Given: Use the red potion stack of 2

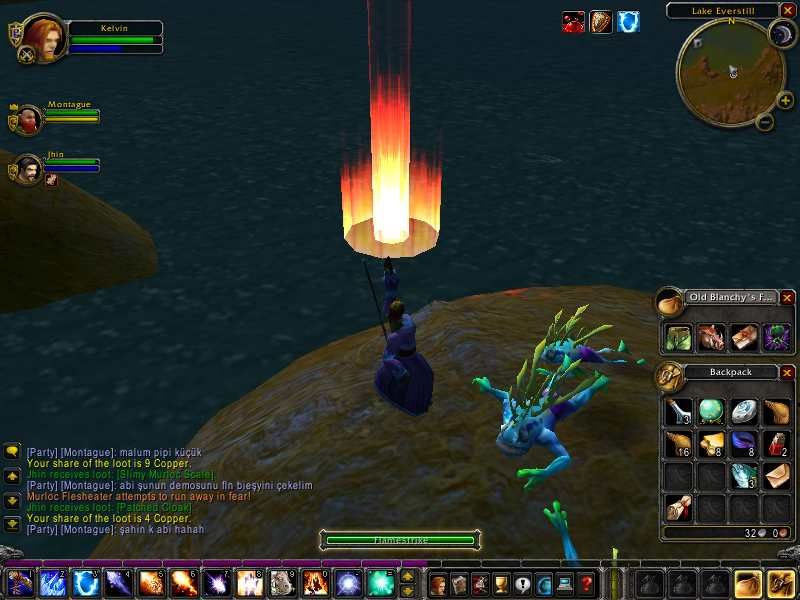Looking at the screenshot, I should [x=776, y=443].
